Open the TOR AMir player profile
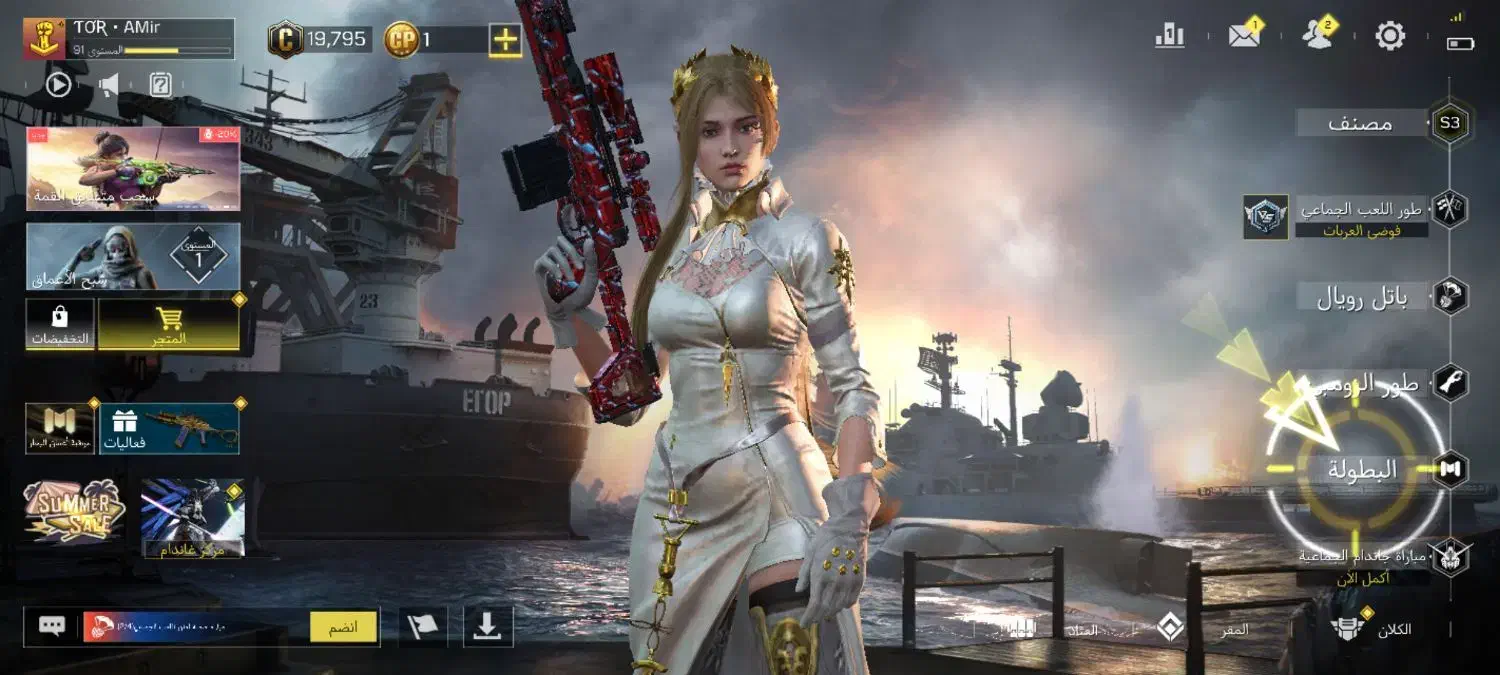Viewport: 1500px width, 675px height. [x=128, y=39]
